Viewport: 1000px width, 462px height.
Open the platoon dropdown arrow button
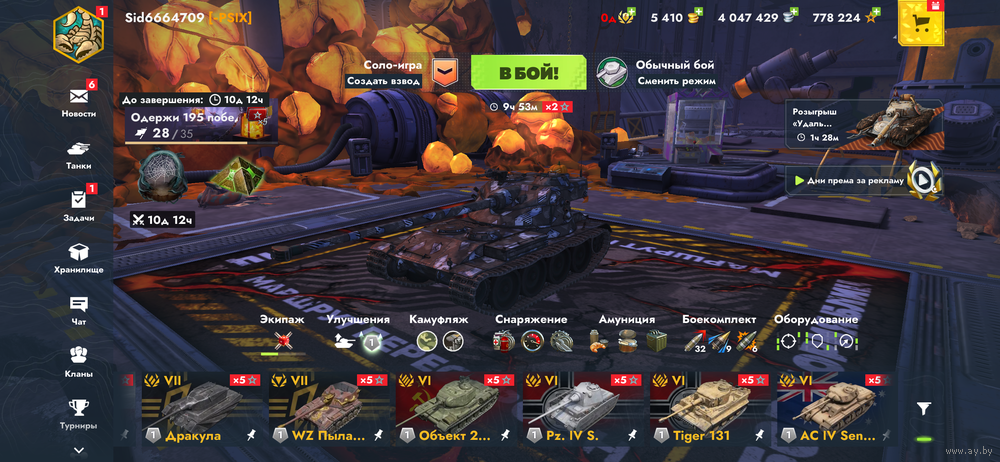tap(445, 72)
